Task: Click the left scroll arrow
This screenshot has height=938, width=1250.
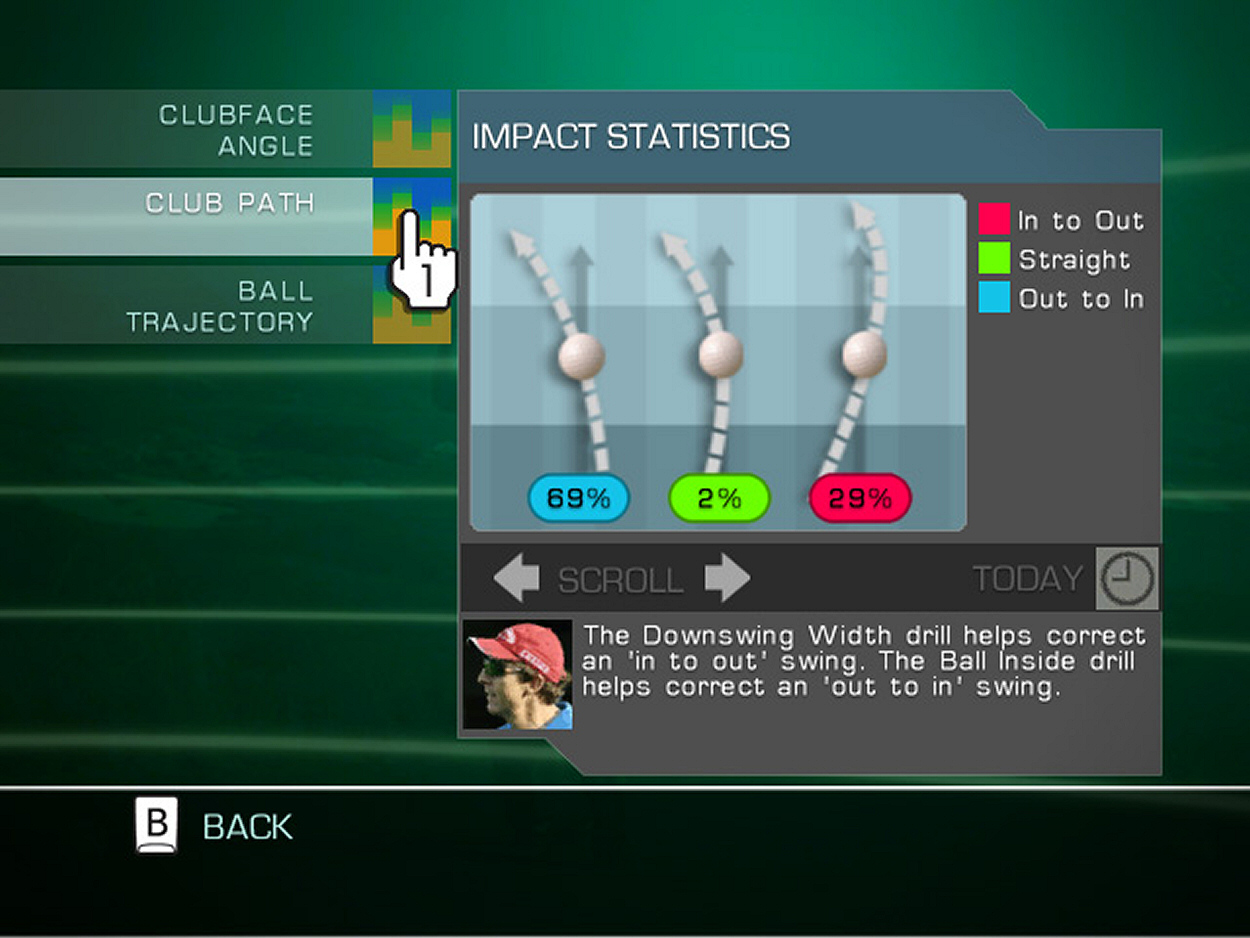Action: point(516,579)
